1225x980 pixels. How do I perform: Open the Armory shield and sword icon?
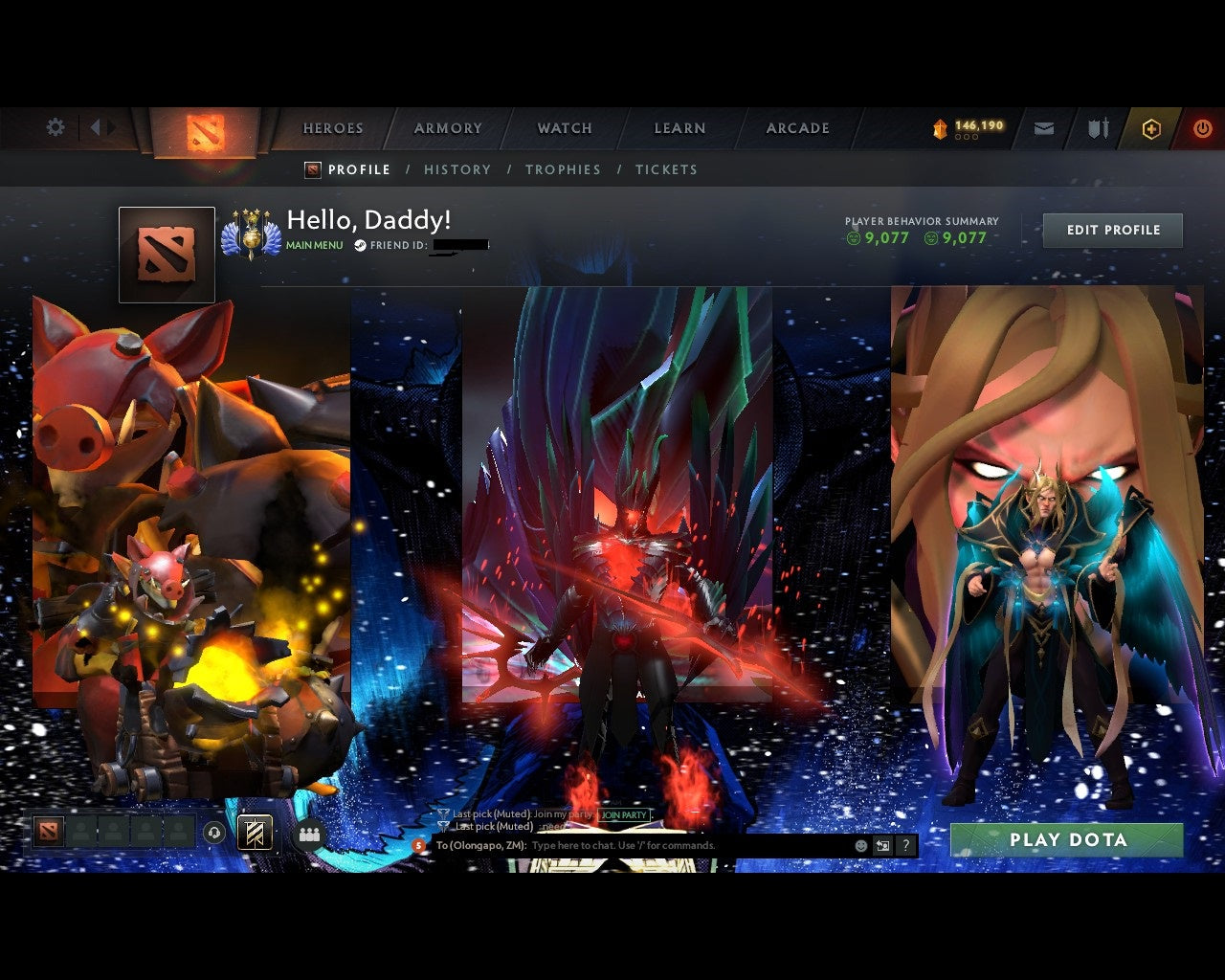(x=1097, y=126)
